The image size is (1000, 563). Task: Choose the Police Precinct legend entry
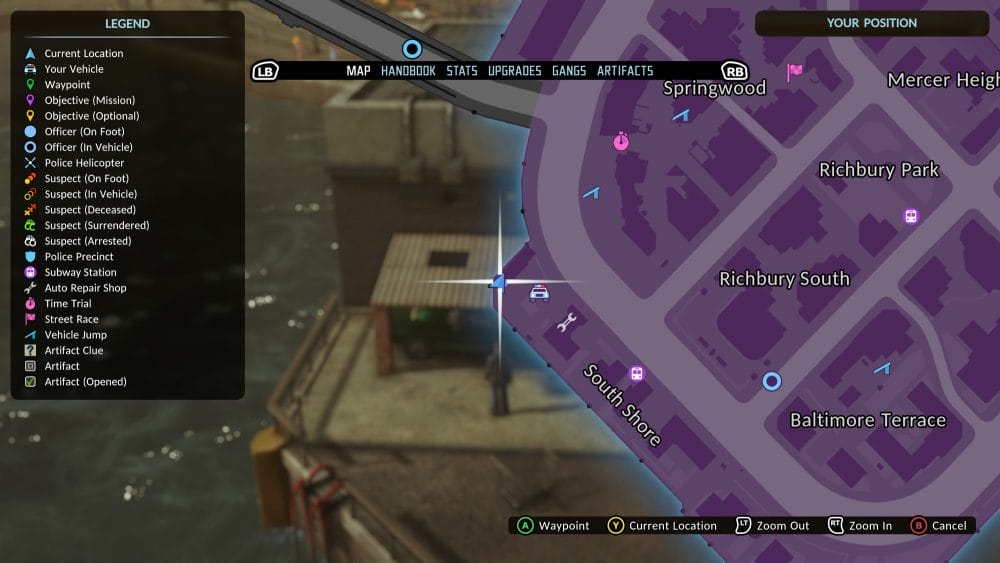[x=79, y=257]
